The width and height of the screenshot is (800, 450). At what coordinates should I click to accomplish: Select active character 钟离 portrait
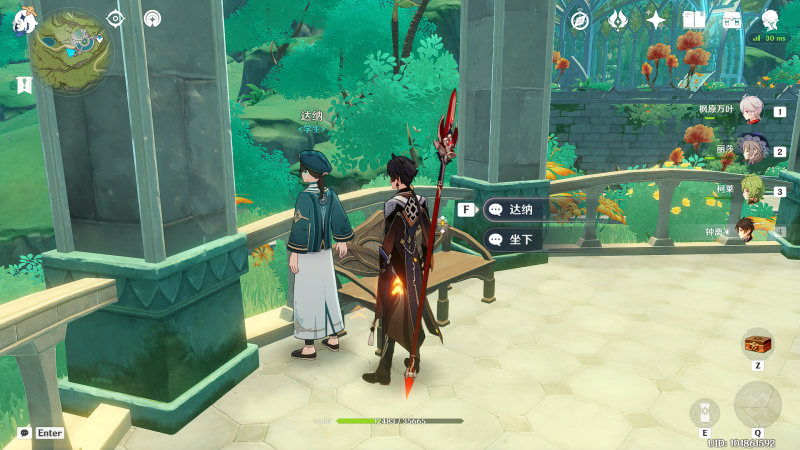pyautogui.click(x=752, y=230)
